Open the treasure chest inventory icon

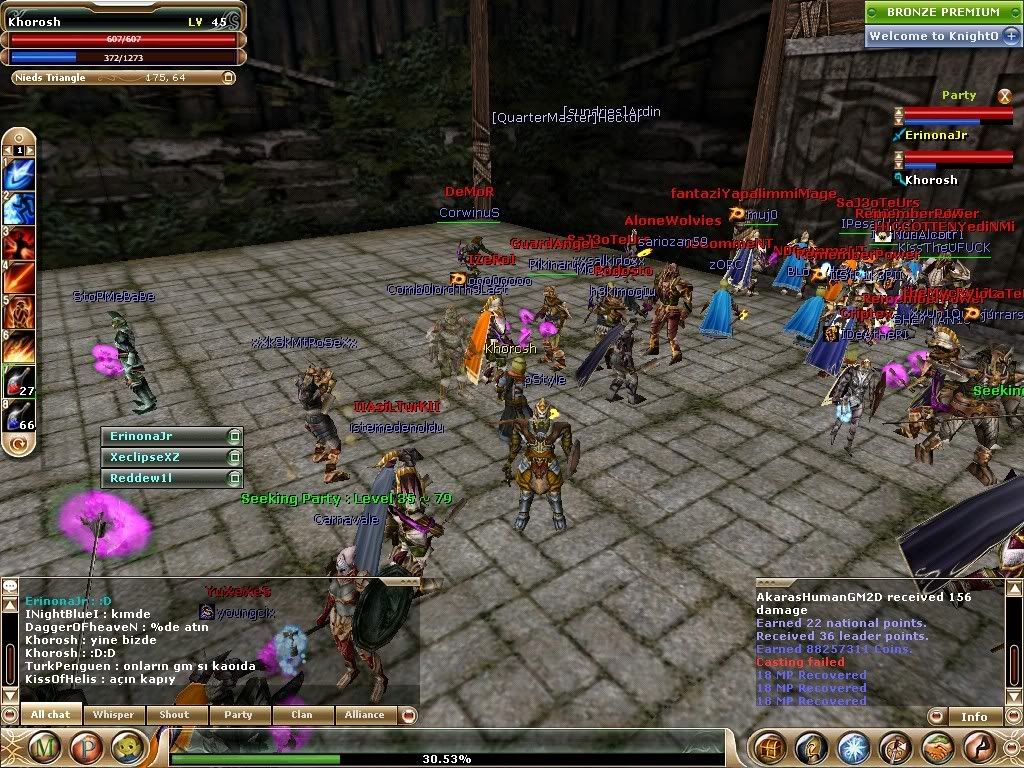point(768,746)
